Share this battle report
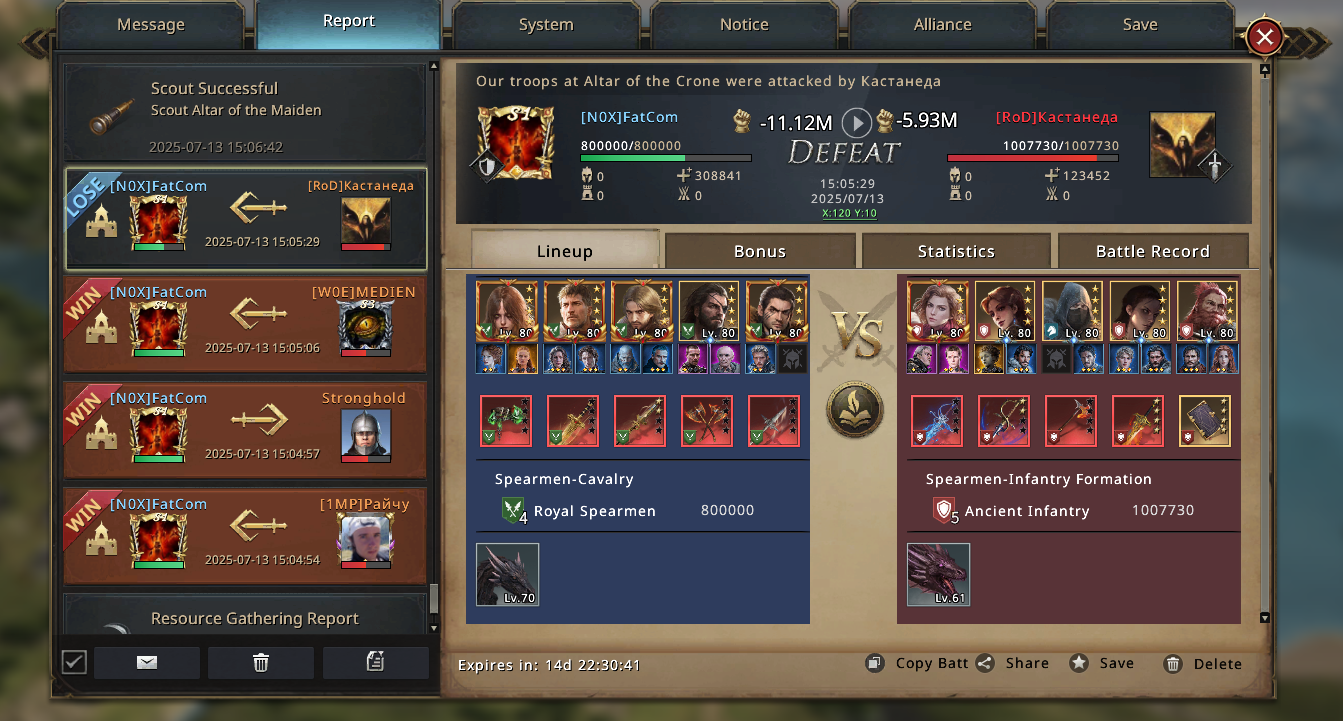 [1013, 663]
